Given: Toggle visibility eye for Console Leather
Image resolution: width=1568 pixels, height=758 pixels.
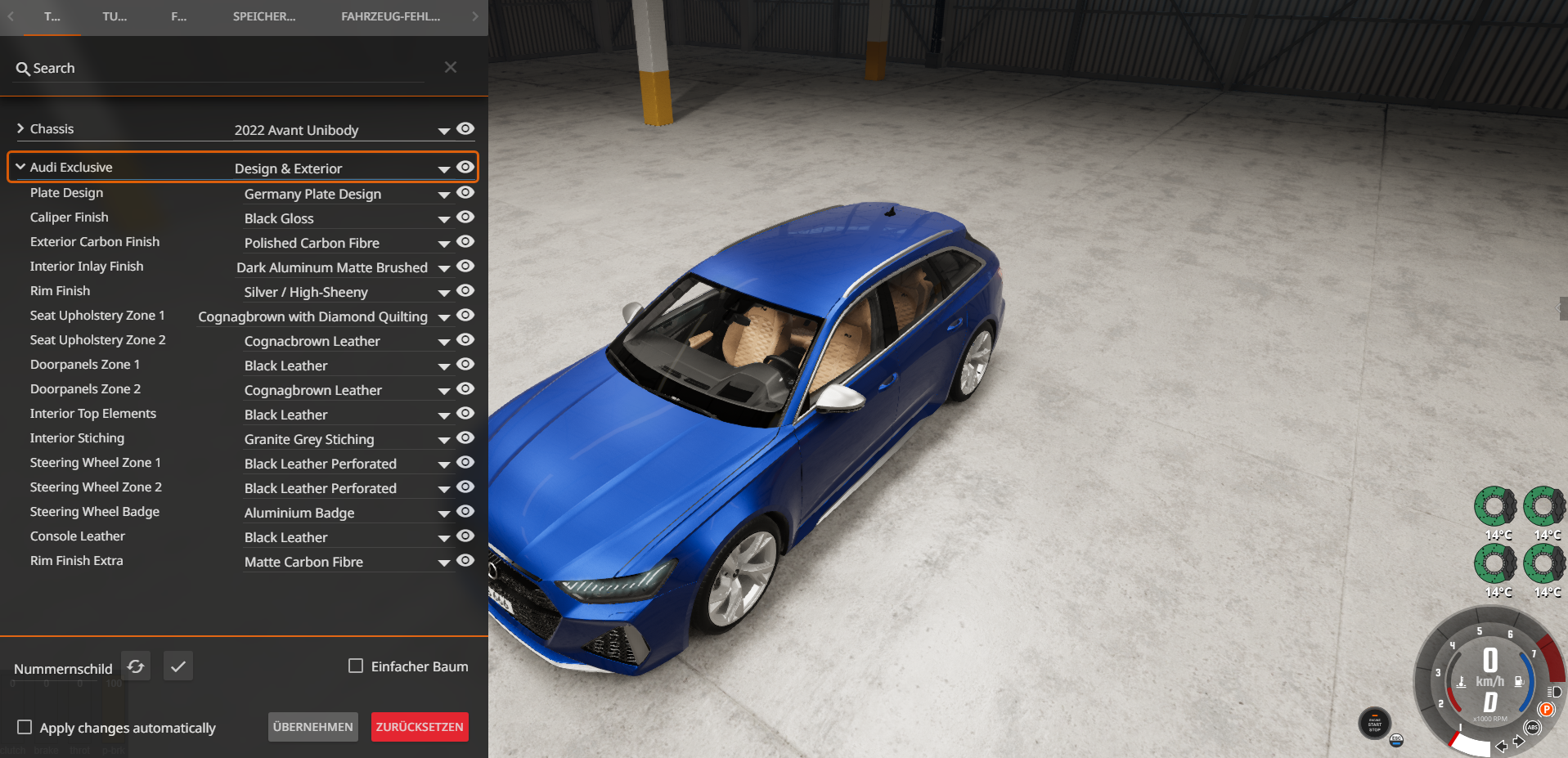Looking at the screenshot, I should click(465, 536).
